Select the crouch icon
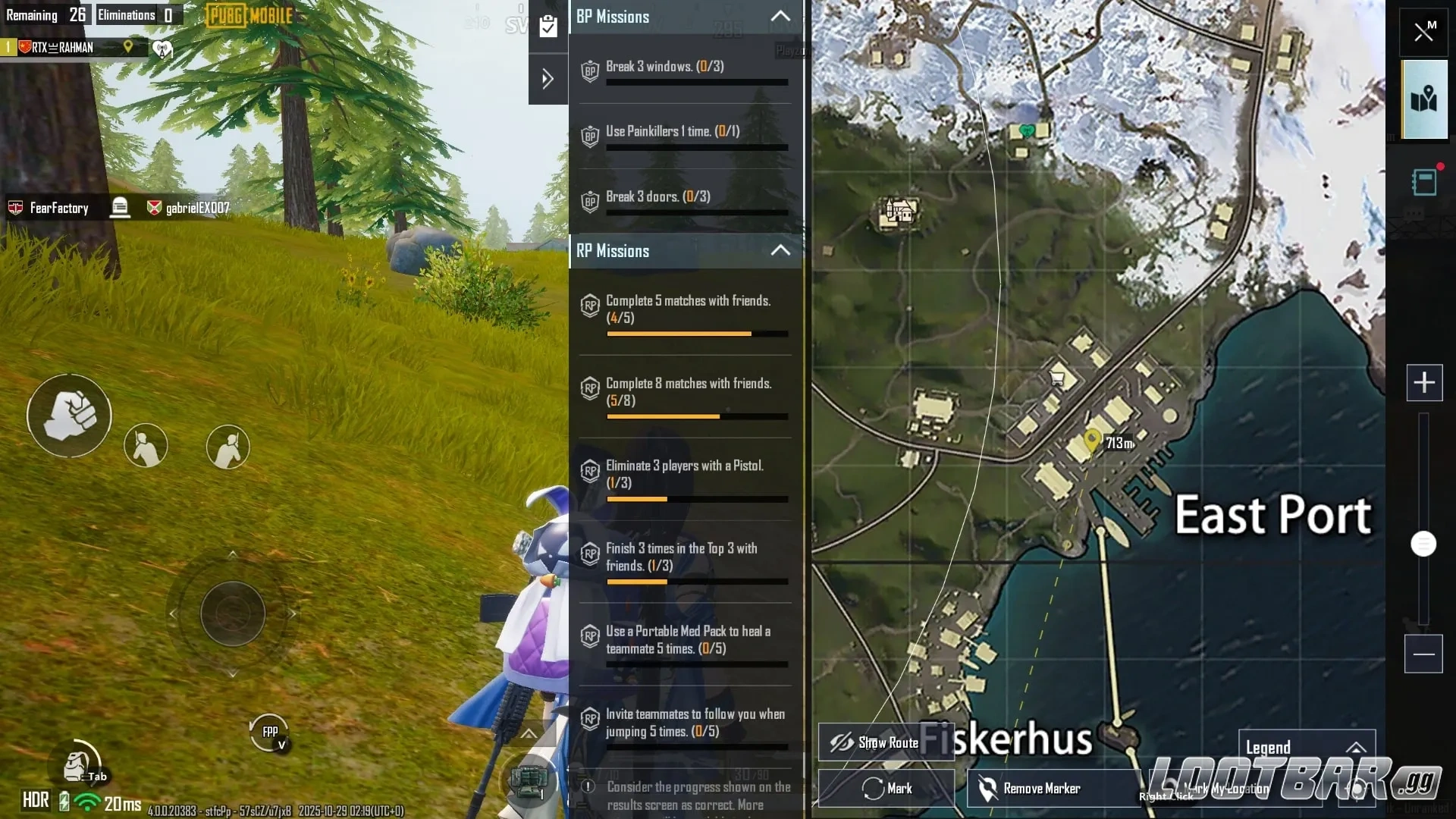Screen dimensions: 1456x819 (146, 446)
